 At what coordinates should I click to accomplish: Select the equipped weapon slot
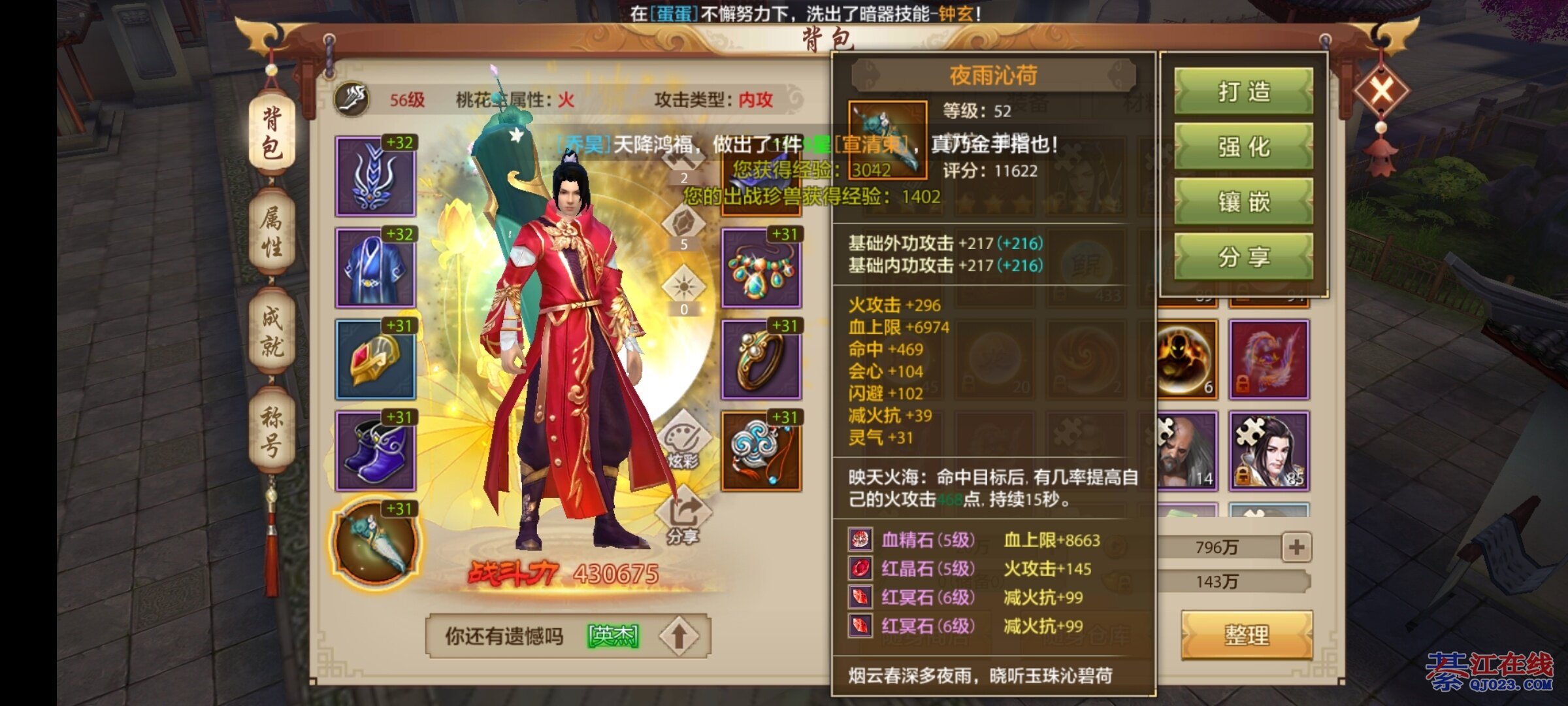(374, 543)
